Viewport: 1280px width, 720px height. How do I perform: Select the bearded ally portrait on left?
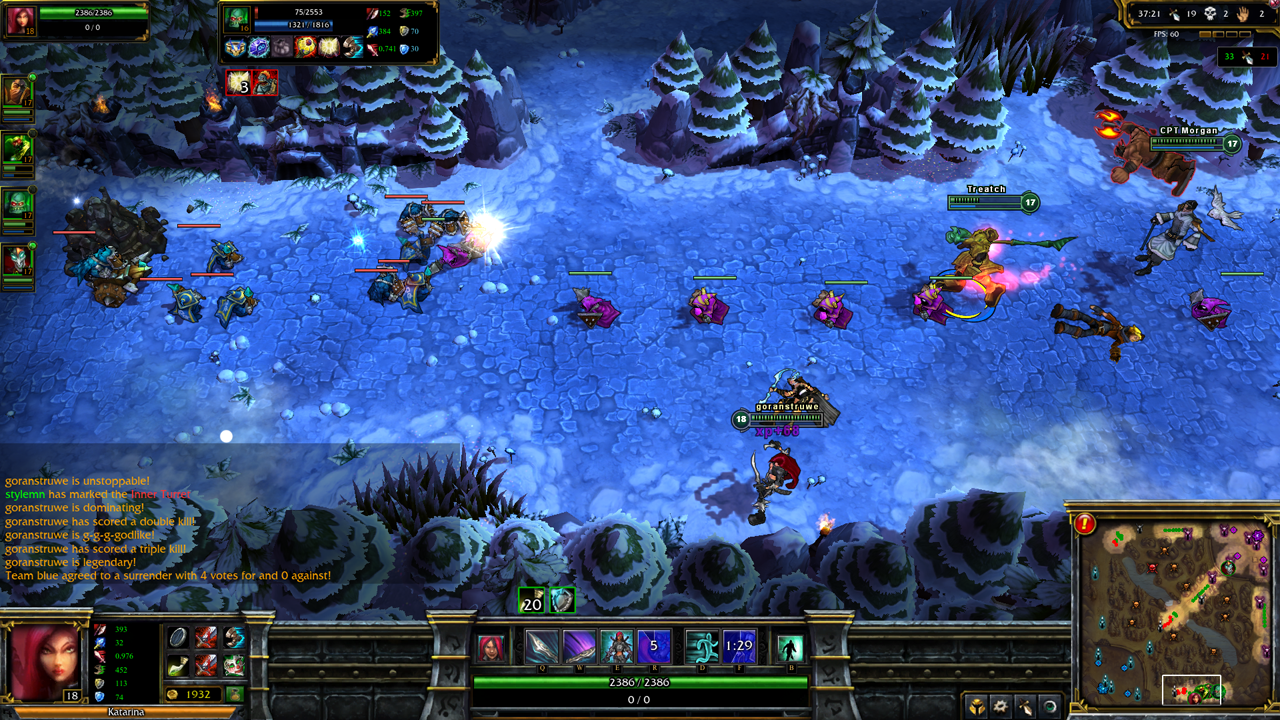(16, 92)
